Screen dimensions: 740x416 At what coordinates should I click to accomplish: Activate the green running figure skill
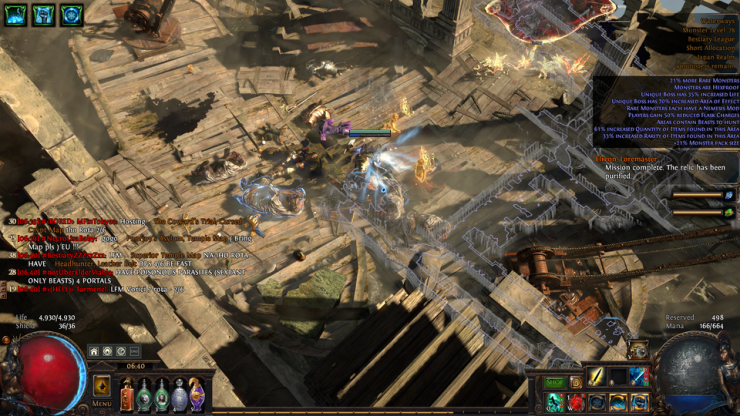(x=555, y=402)
